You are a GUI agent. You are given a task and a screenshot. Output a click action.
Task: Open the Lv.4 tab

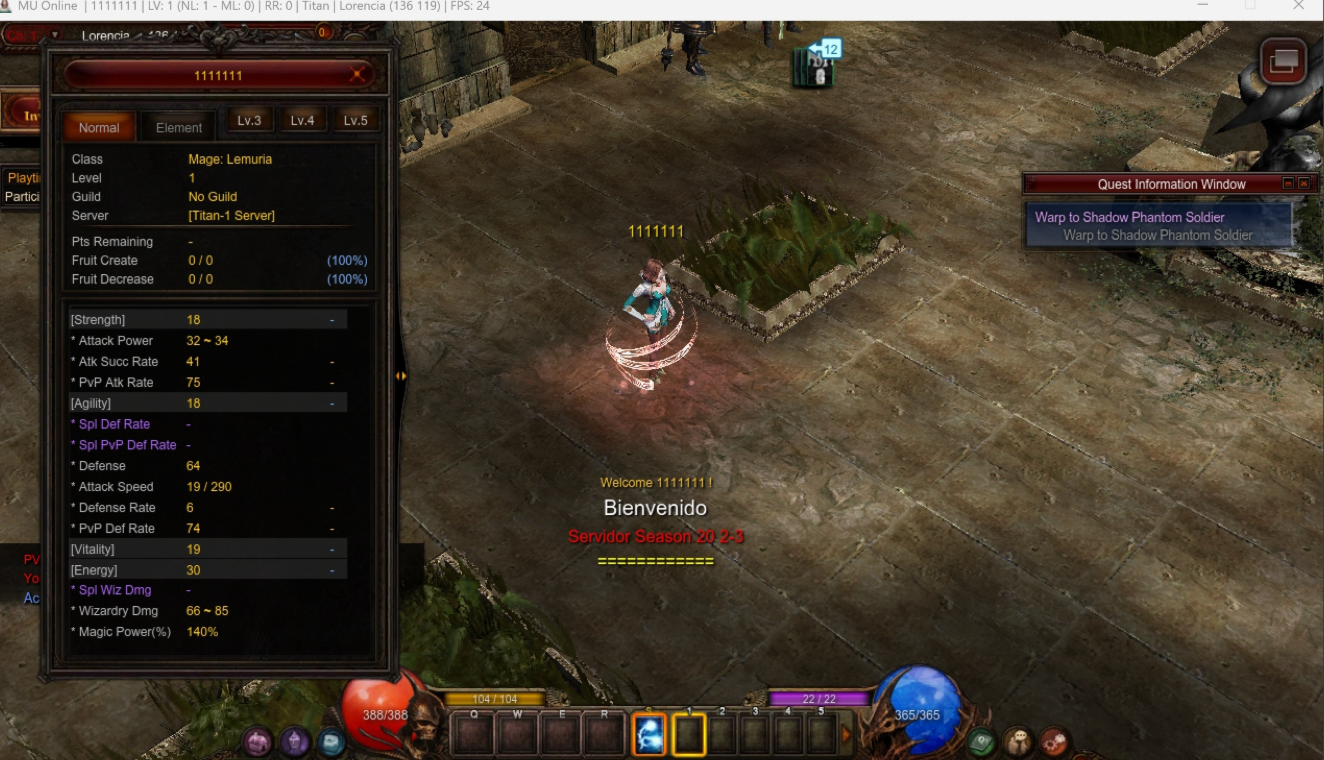click(x=302, y=121)
